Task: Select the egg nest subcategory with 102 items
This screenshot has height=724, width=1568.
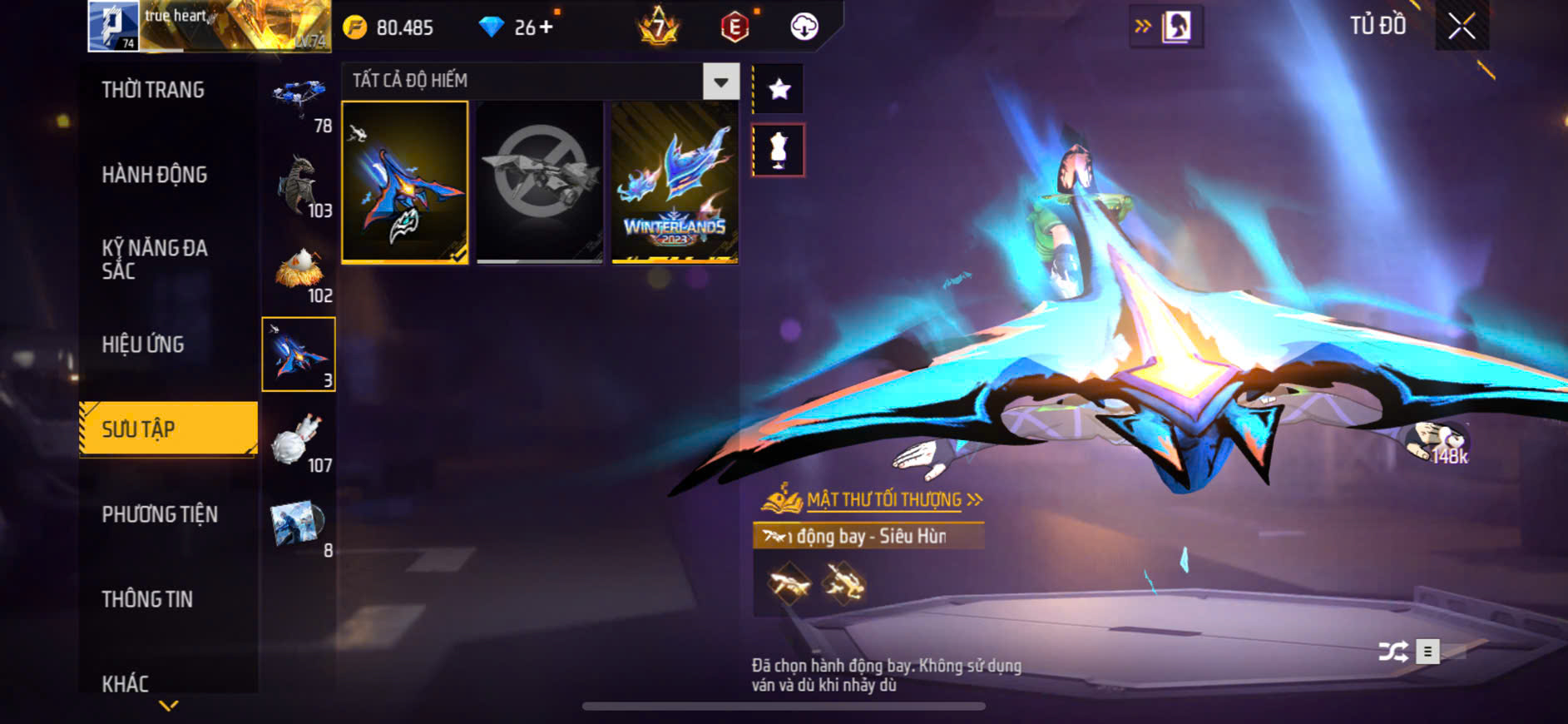Action: click(299, 271)
